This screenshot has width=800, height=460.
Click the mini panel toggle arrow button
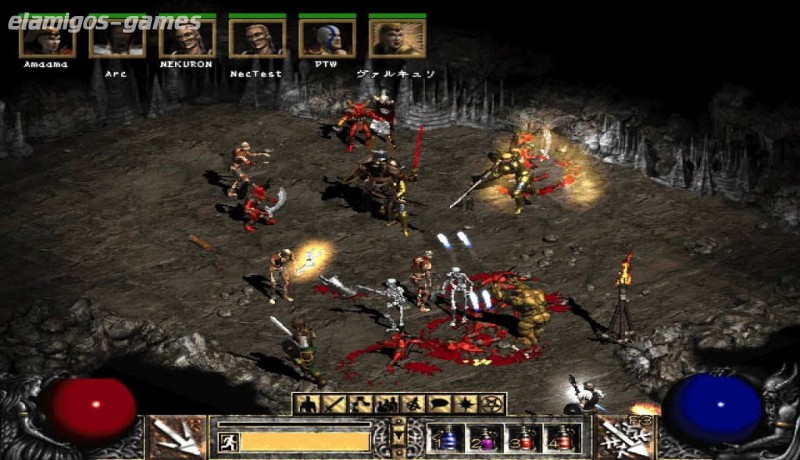click(399, 437)
